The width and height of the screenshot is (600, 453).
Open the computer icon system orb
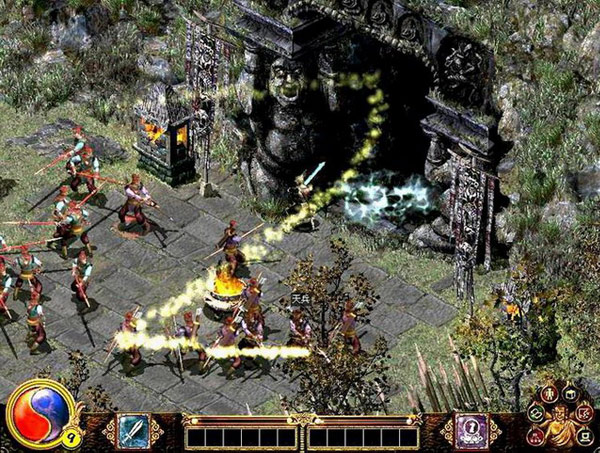584,436
